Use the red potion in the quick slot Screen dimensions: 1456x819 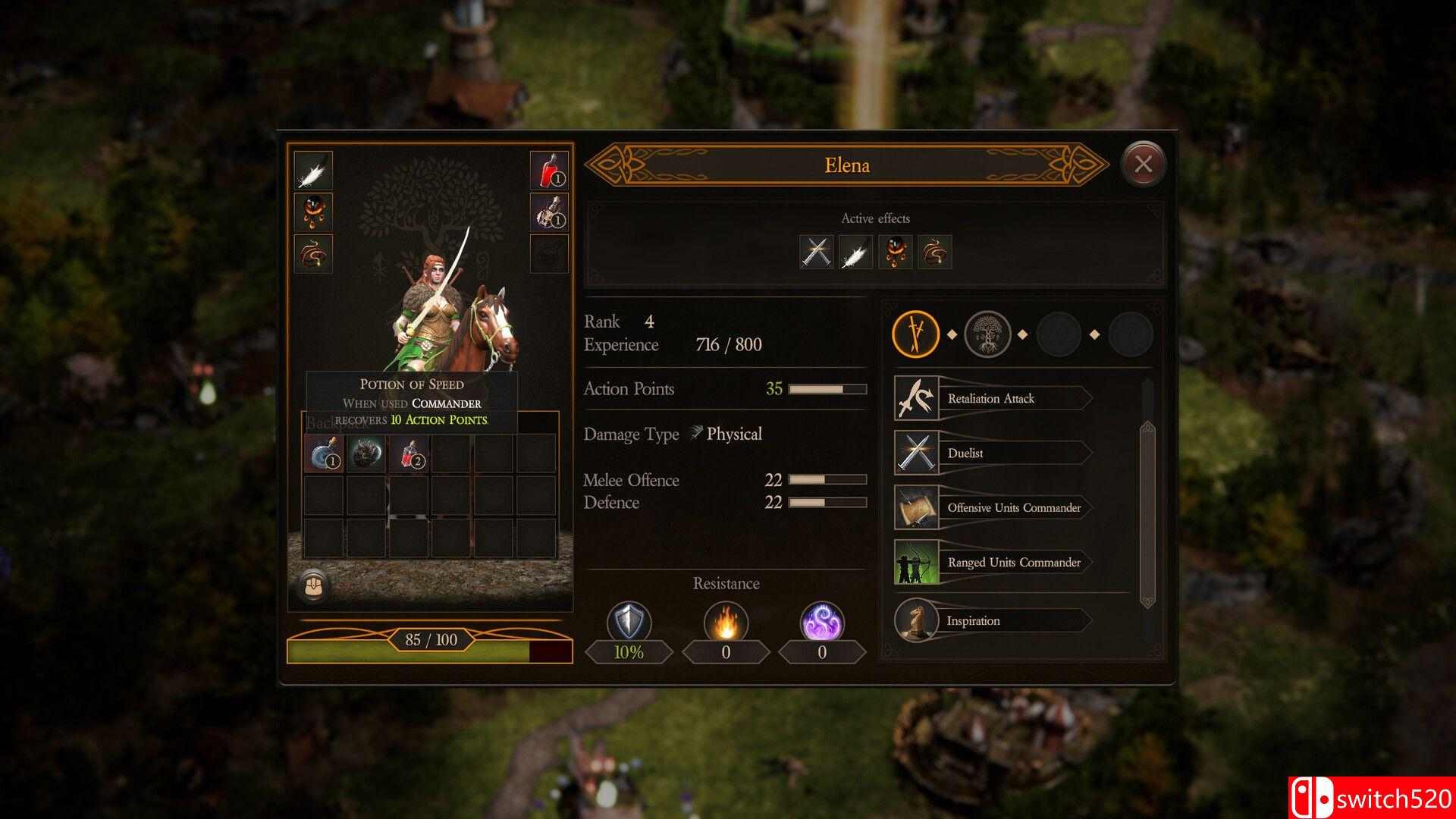548,171
